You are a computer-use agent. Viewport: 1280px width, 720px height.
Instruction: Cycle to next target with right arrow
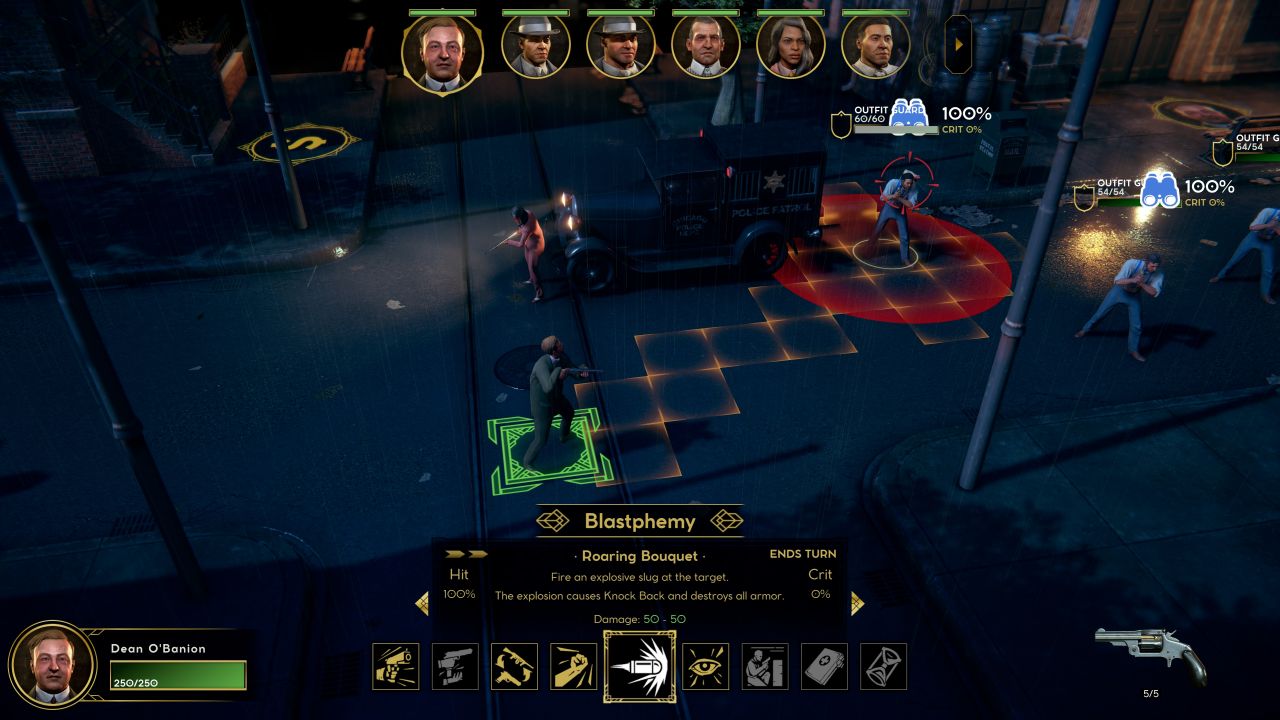coord(856,603)
